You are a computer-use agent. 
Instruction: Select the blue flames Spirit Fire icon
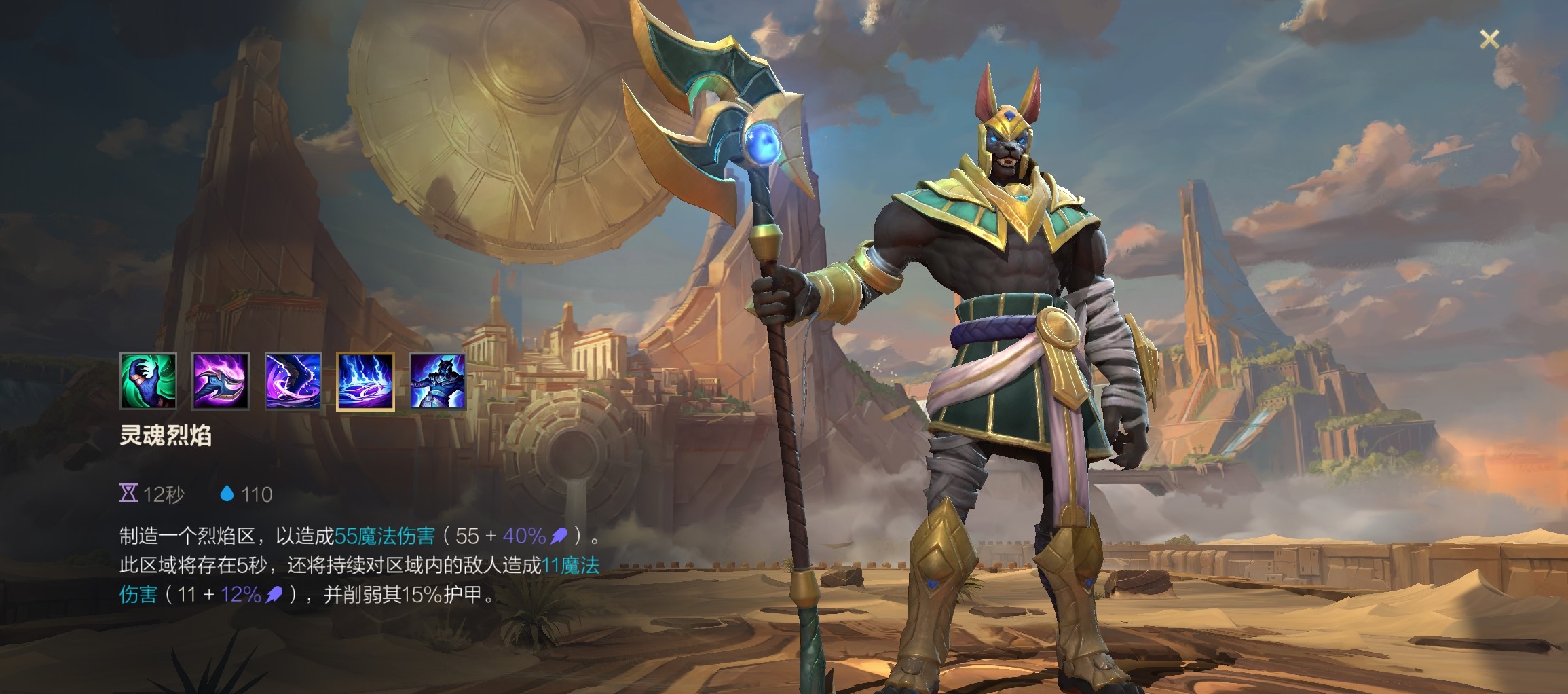[x=365, y=381]
